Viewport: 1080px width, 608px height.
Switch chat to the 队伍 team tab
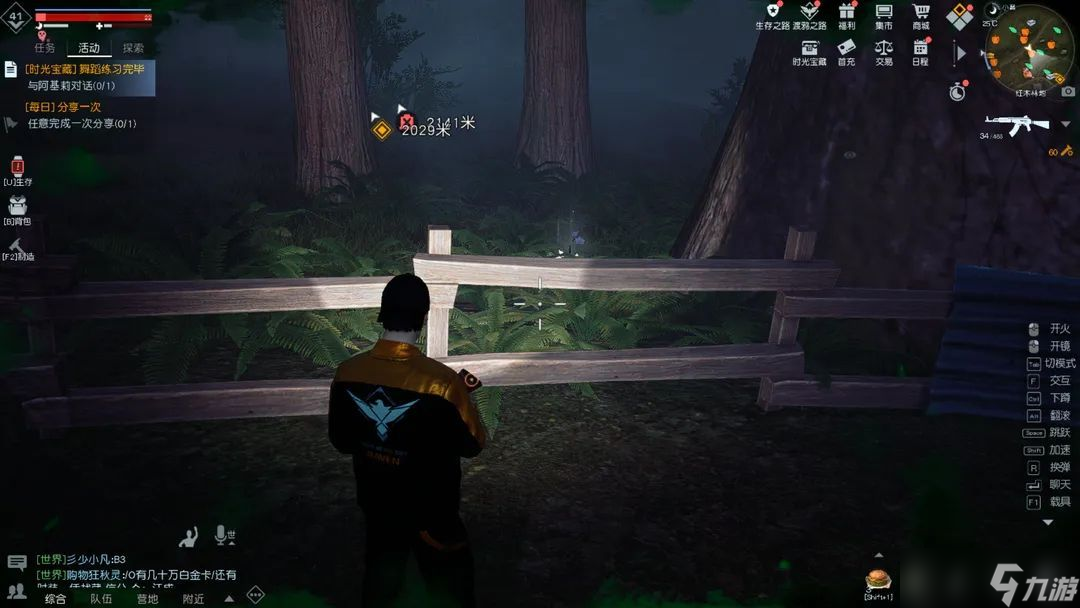pos(101,599)
